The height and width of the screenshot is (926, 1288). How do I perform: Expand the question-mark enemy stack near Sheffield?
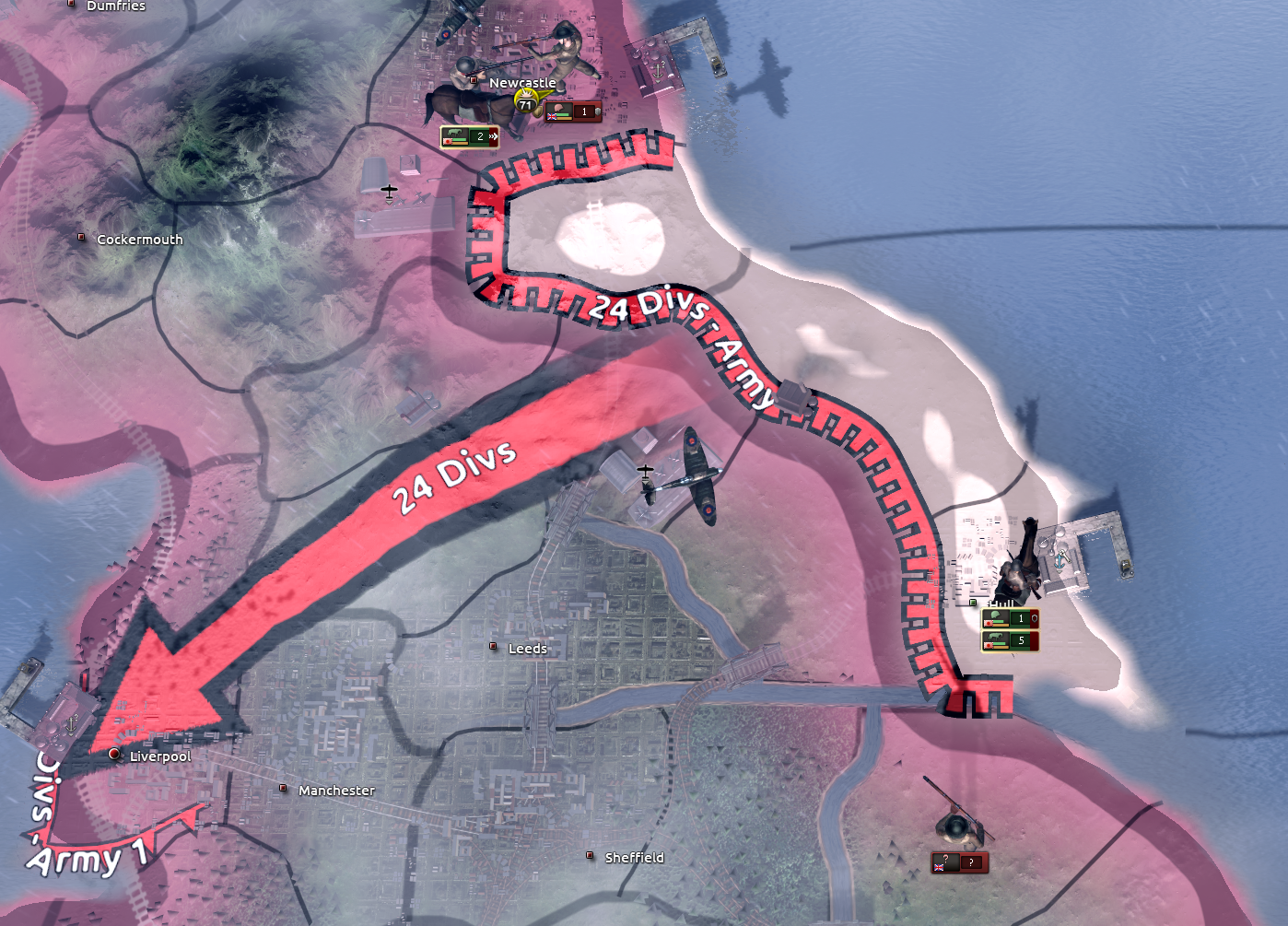[971, 863]
